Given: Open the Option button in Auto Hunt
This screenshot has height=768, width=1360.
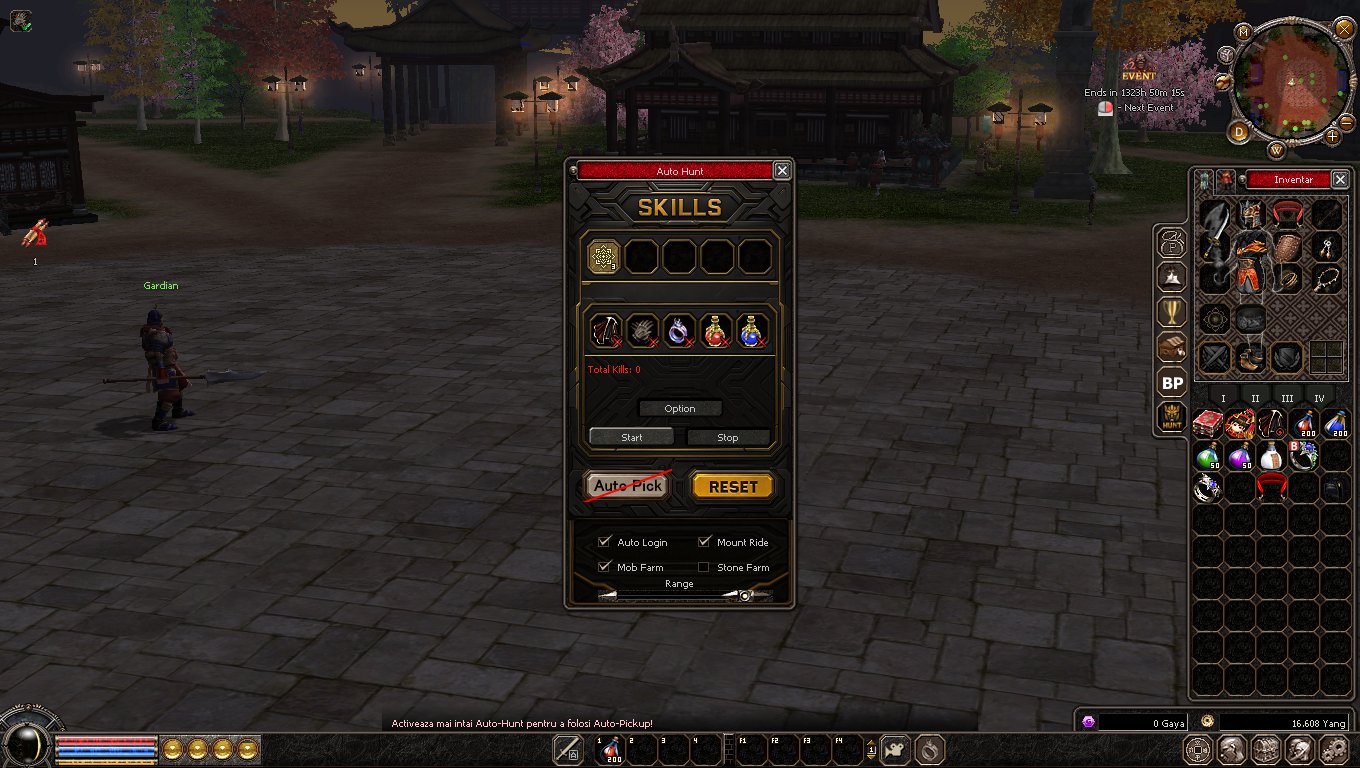Looking at the screenshot, I should (x=680, y=408).
